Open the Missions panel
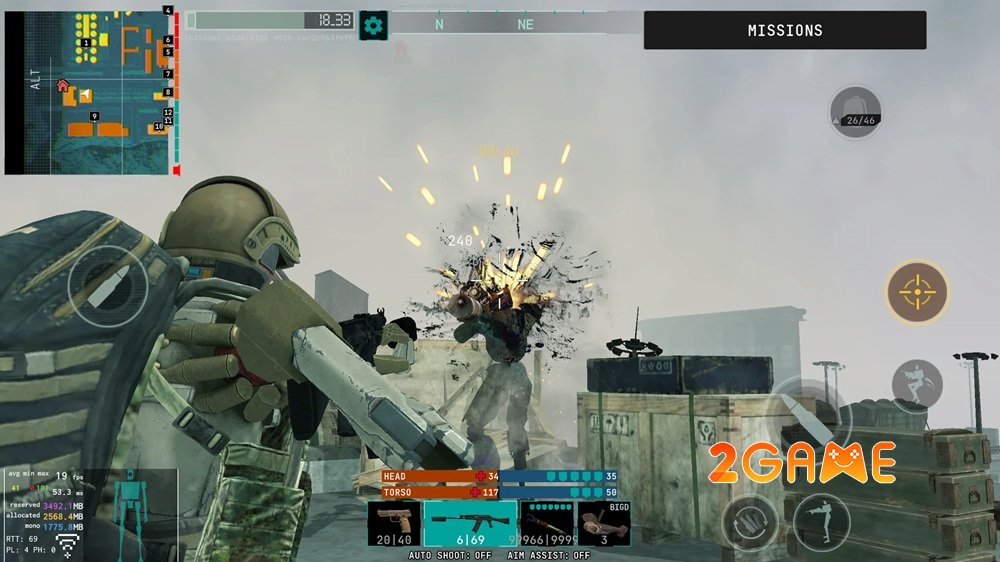 pyautogui.click(x=785, y=30)
